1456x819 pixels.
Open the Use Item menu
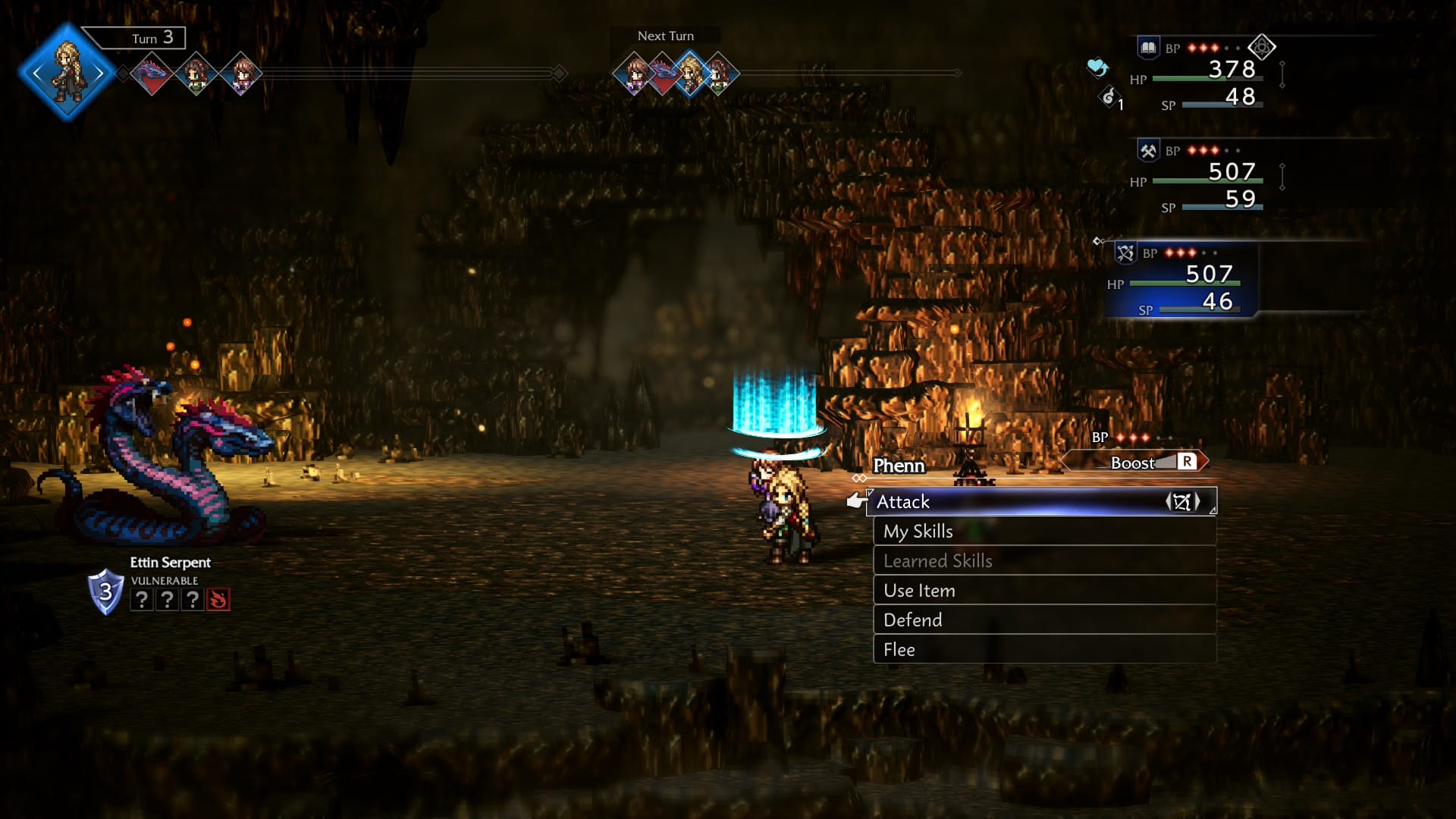[1043, 591]
